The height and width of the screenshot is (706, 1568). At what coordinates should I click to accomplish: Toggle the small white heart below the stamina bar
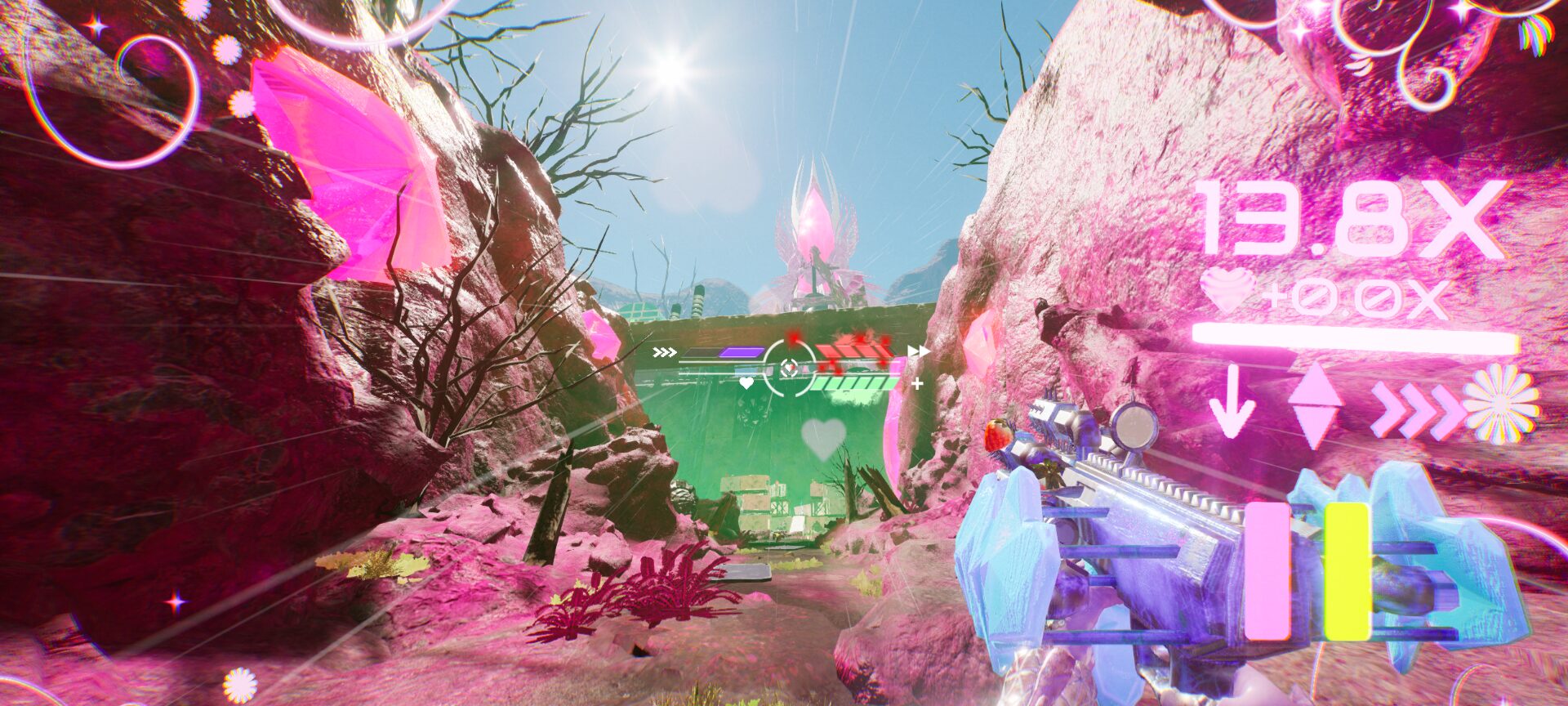coord(746,383)
